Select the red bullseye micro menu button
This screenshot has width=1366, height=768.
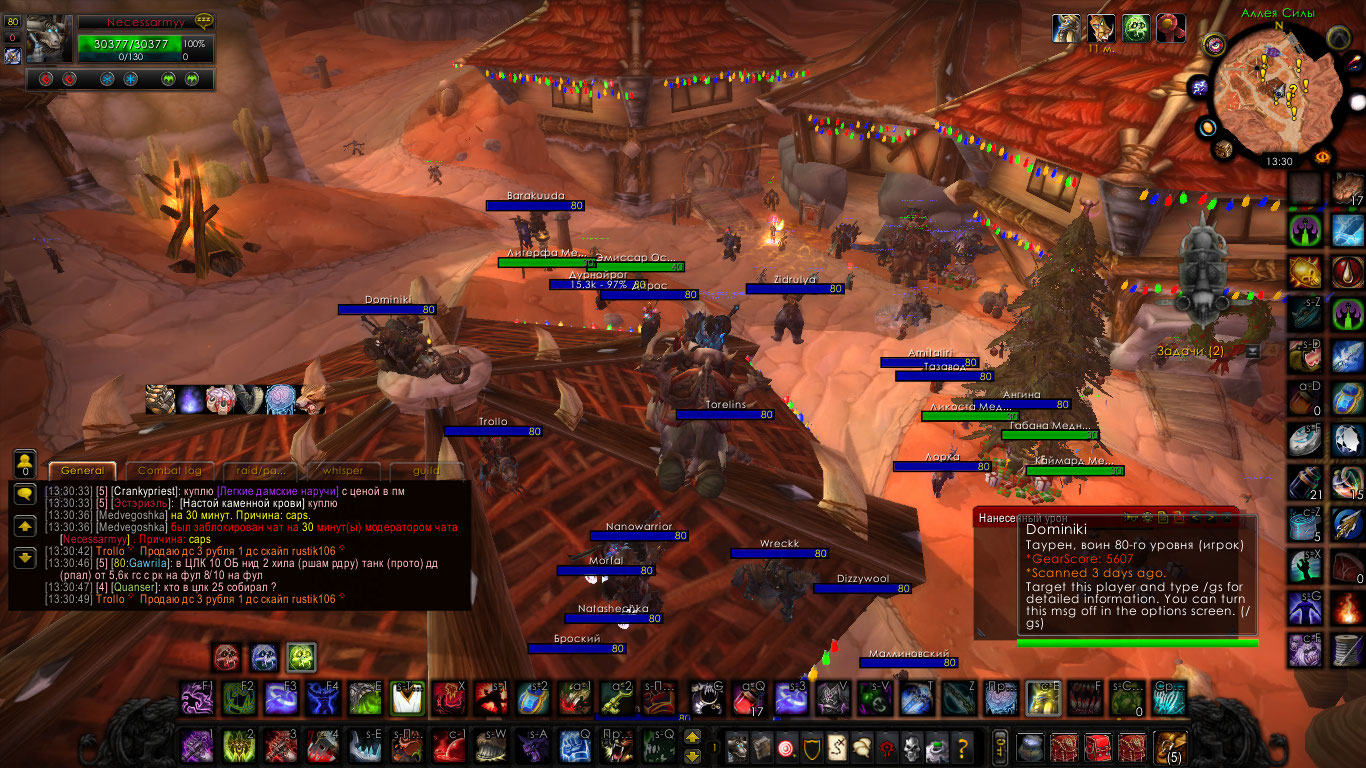click(787, 746)
